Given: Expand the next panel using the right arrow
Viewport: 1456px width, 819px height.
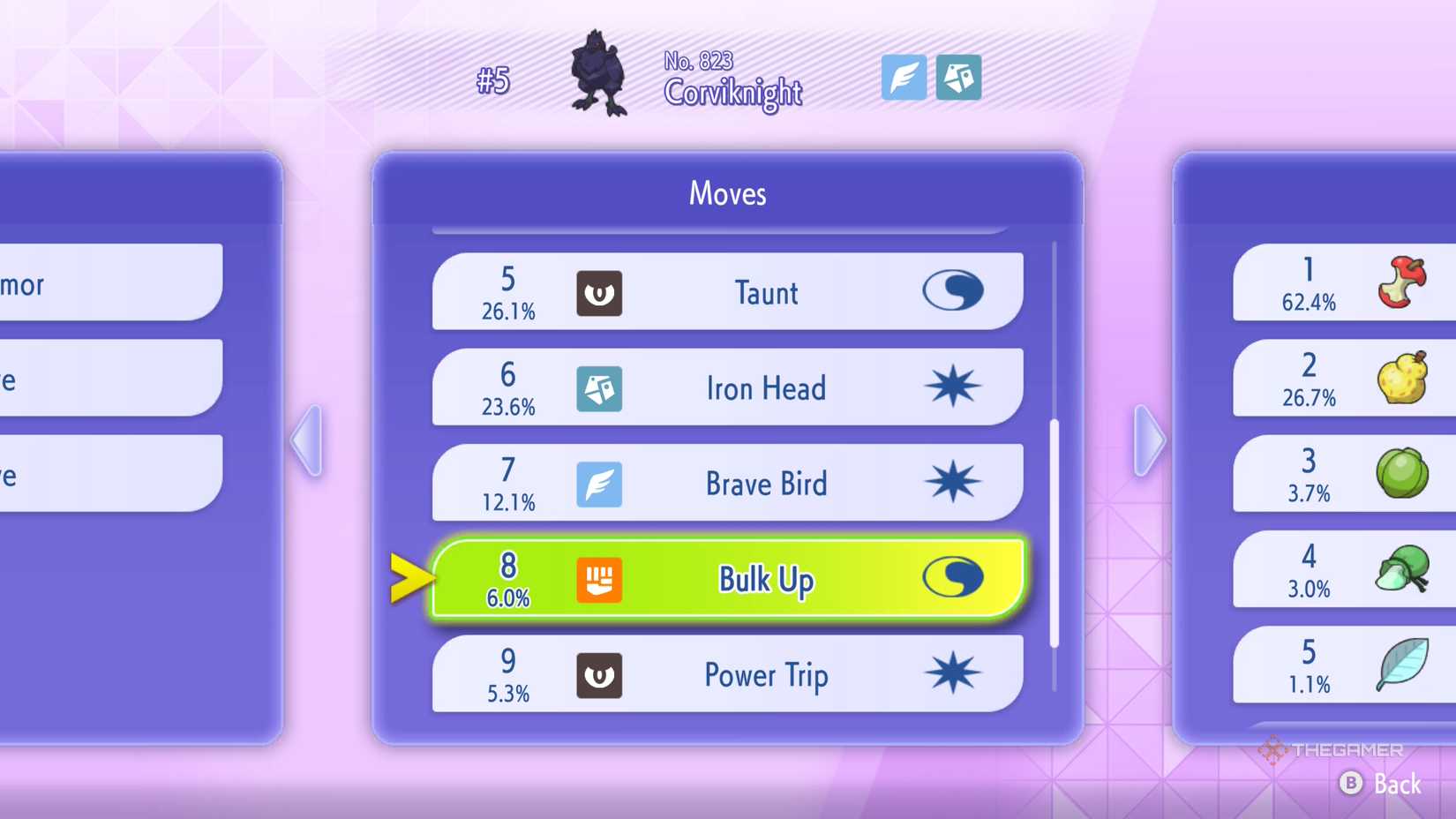Looking at the screenshot, I should tap(1147, 439).
